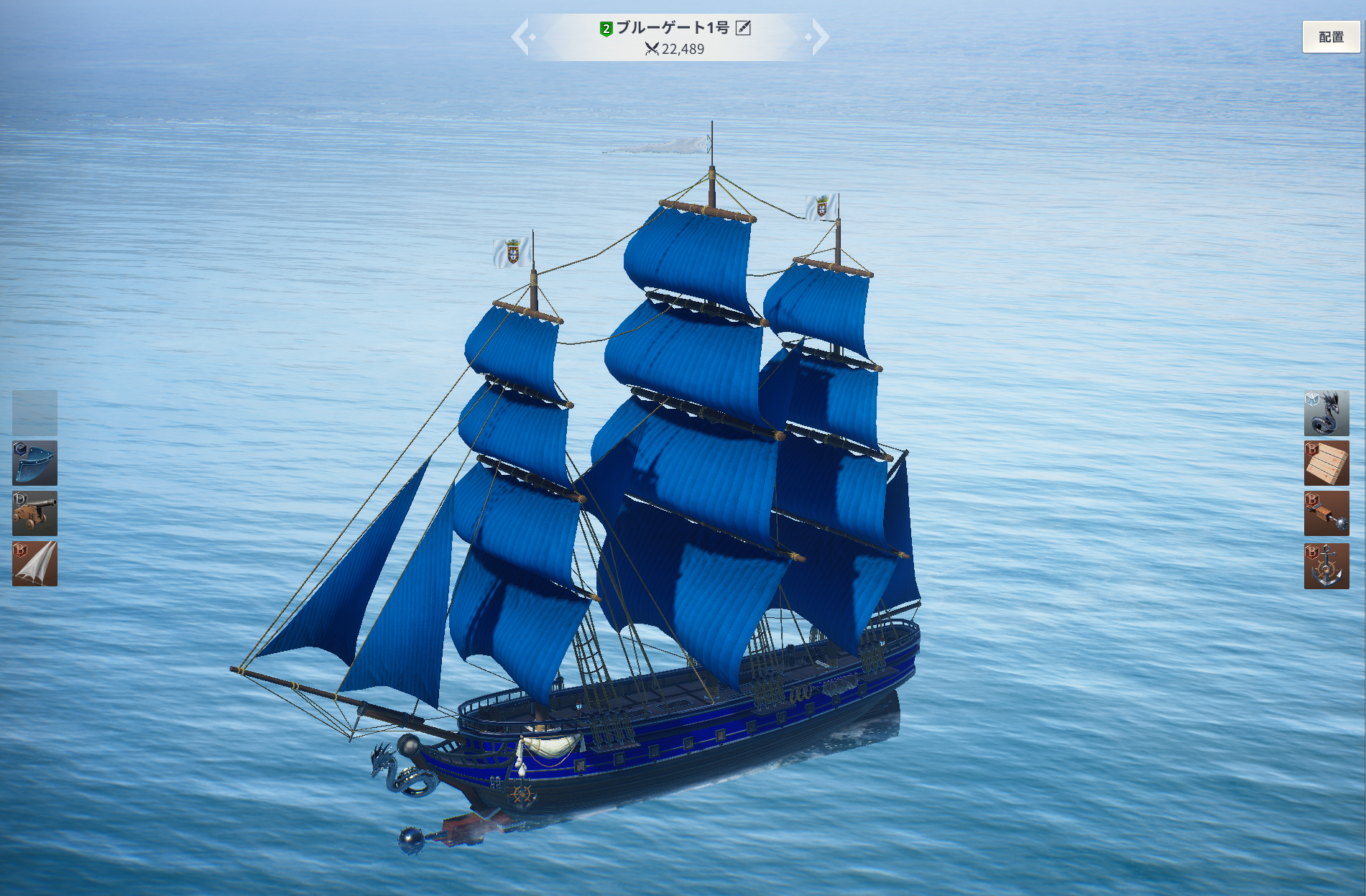Select the sea dragon figurehead slot
The height and width of the screenshot is (896, 1366).
coord(1326,413)
